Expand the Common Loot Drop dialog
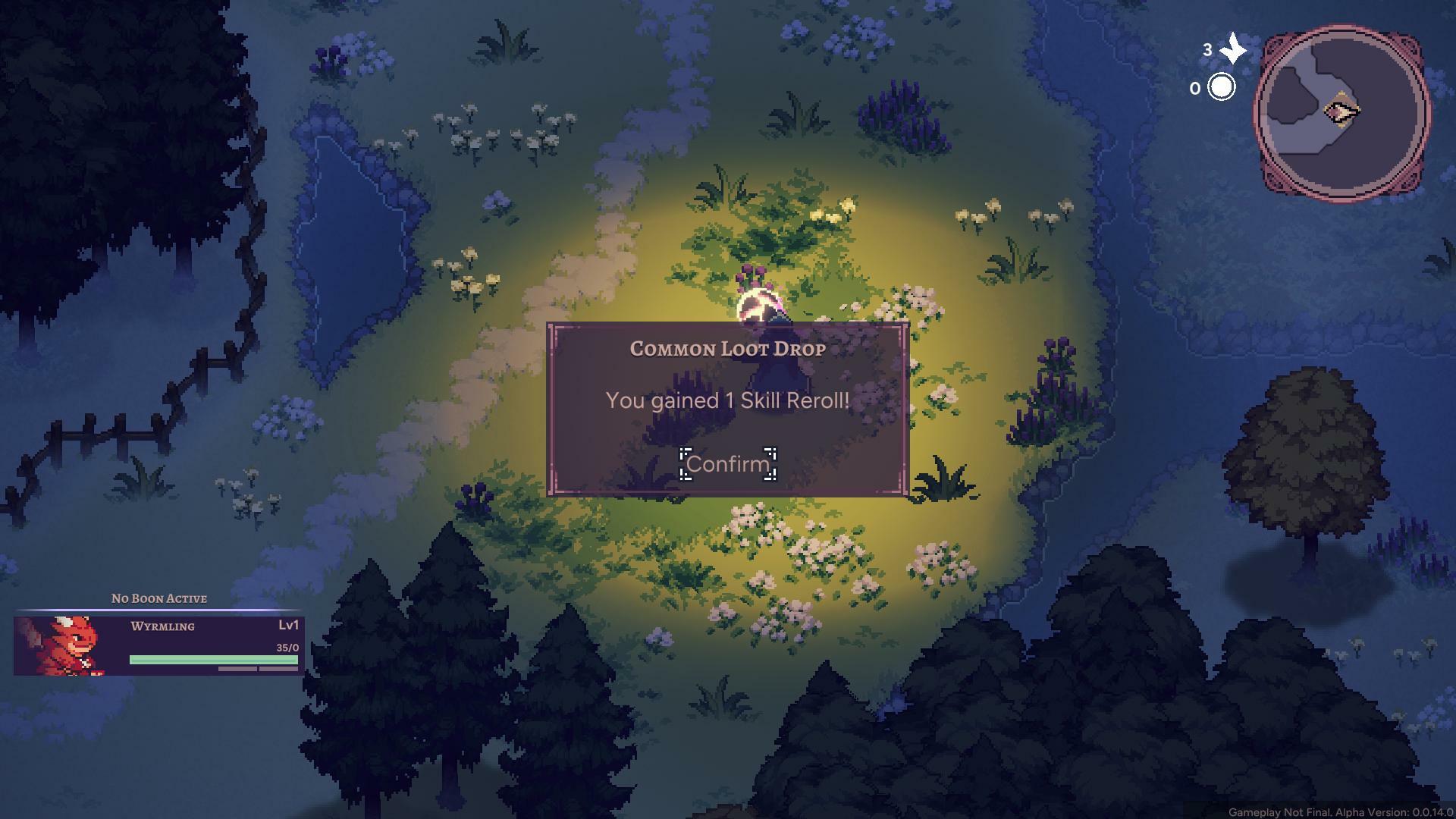The width and height of the screenshot is (1456, 819). (726, 409)
